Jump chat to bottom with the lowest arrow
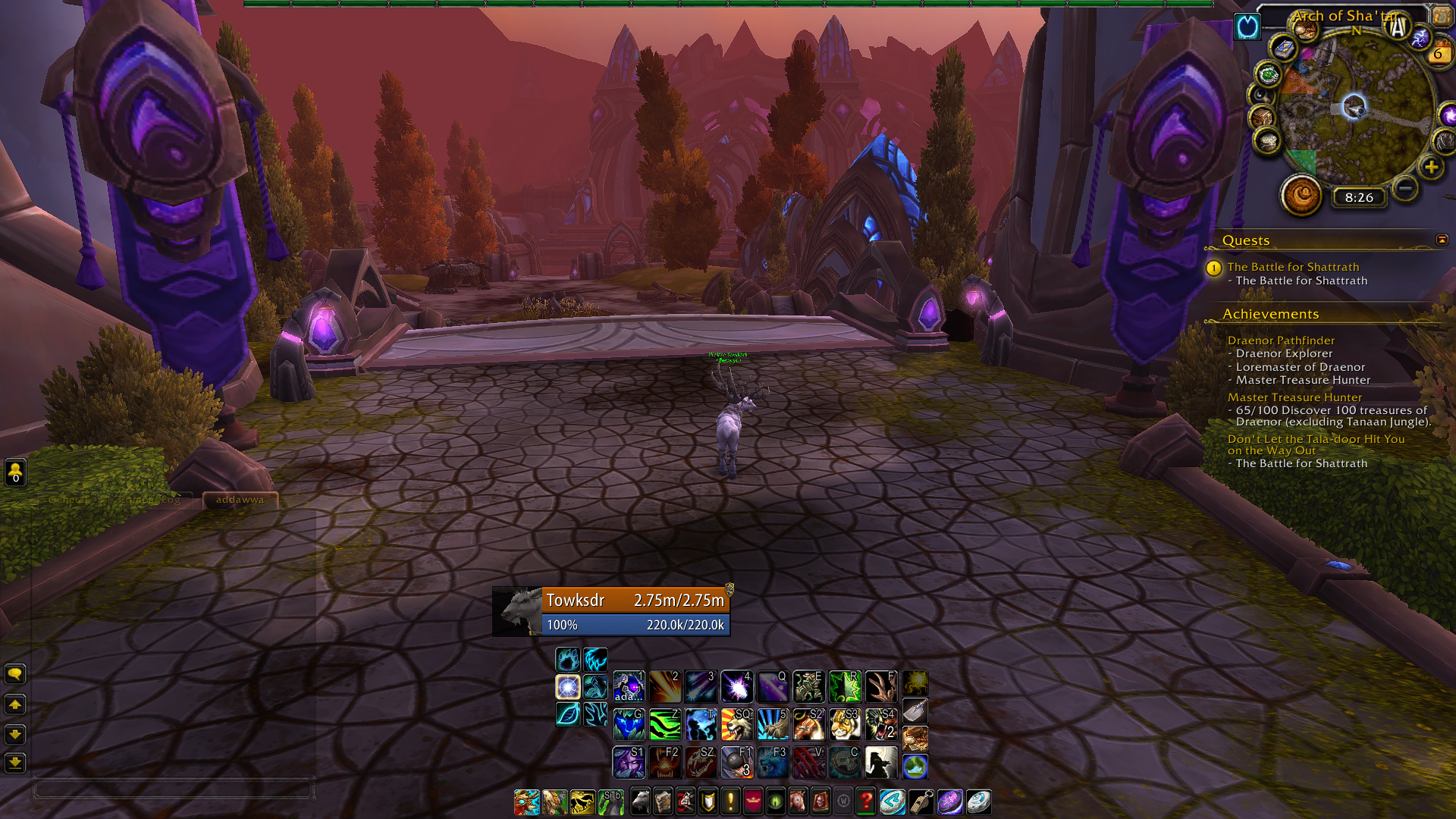Viewport: 1456px width, 819px height. pos(15,763)
